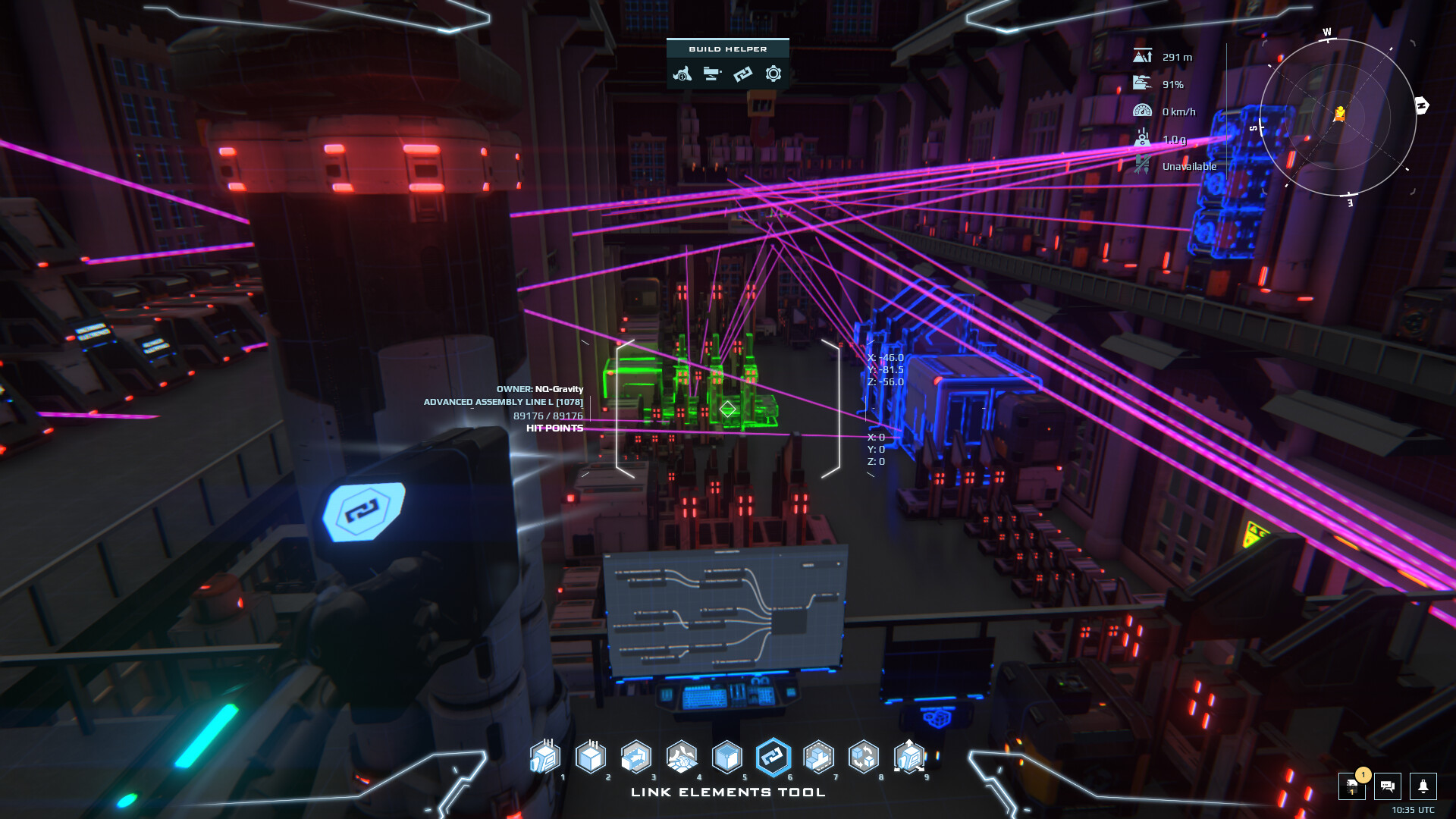Select the link icon in the Build Helper panel
The image size is (1456, 819).
click(x=743, y=74)
